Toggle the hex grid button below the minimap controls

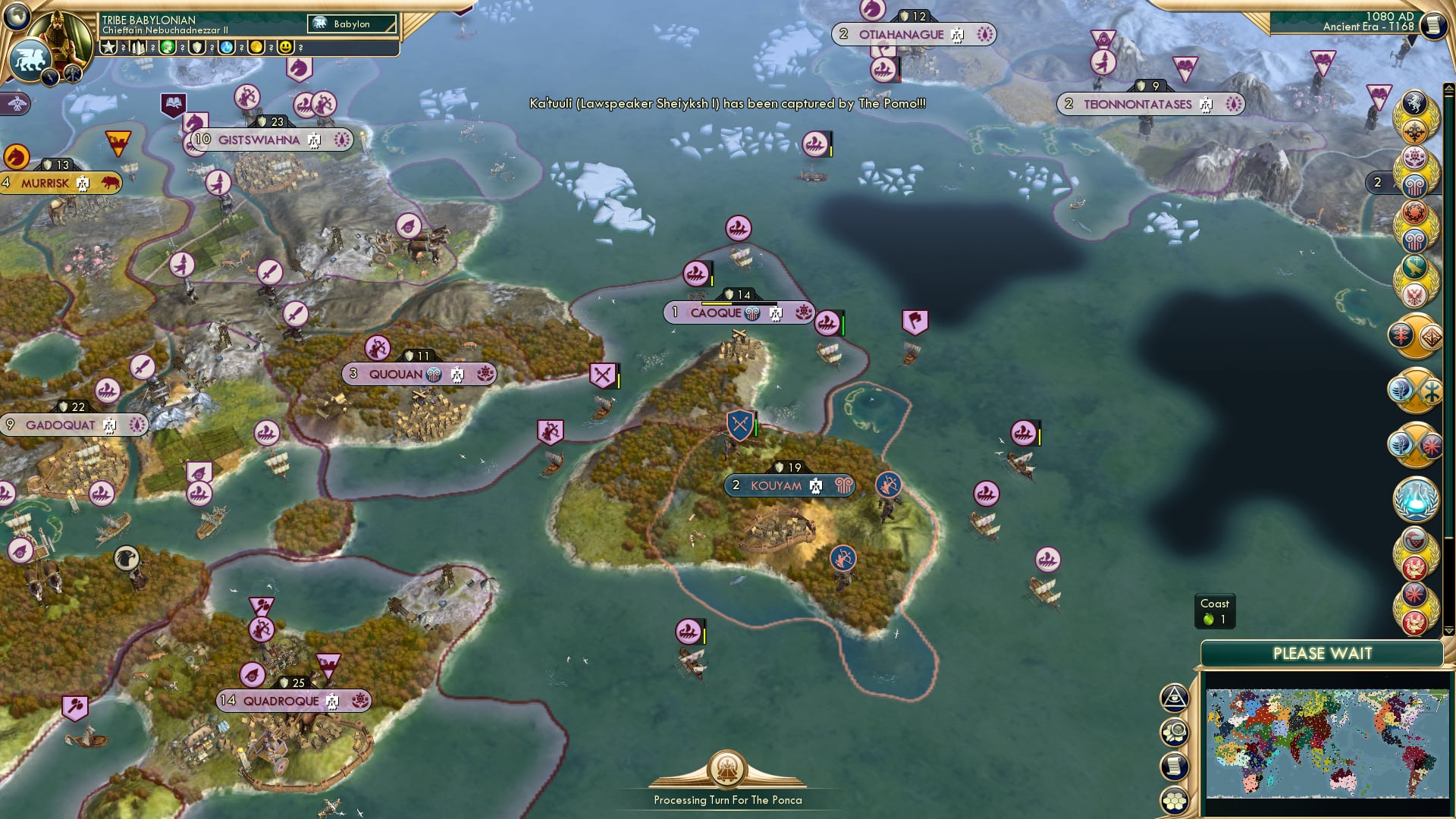[x=1174, y=800]
